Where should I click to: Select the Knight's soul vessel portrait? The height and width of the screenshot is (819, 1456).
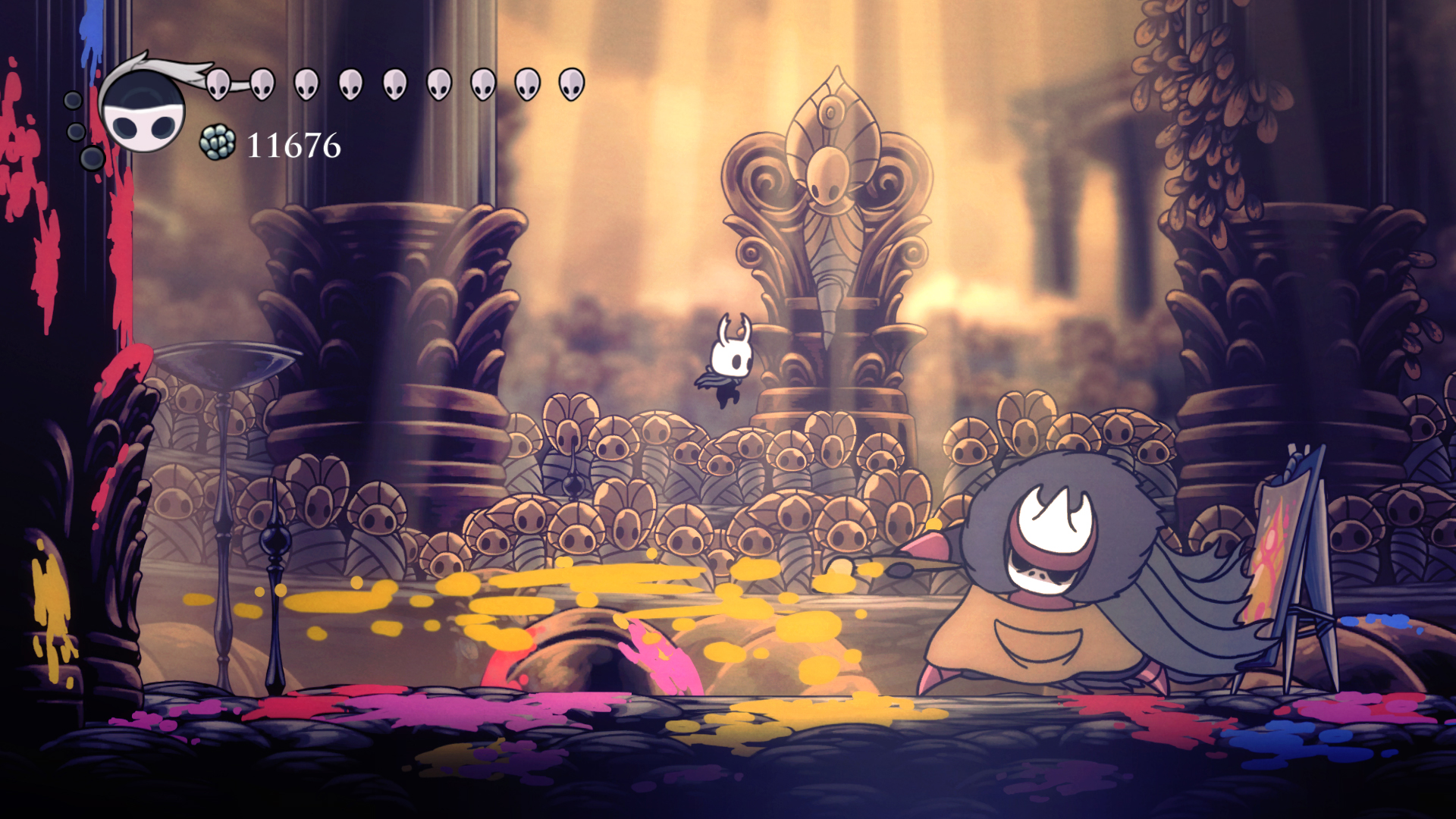tap(140, 114)
